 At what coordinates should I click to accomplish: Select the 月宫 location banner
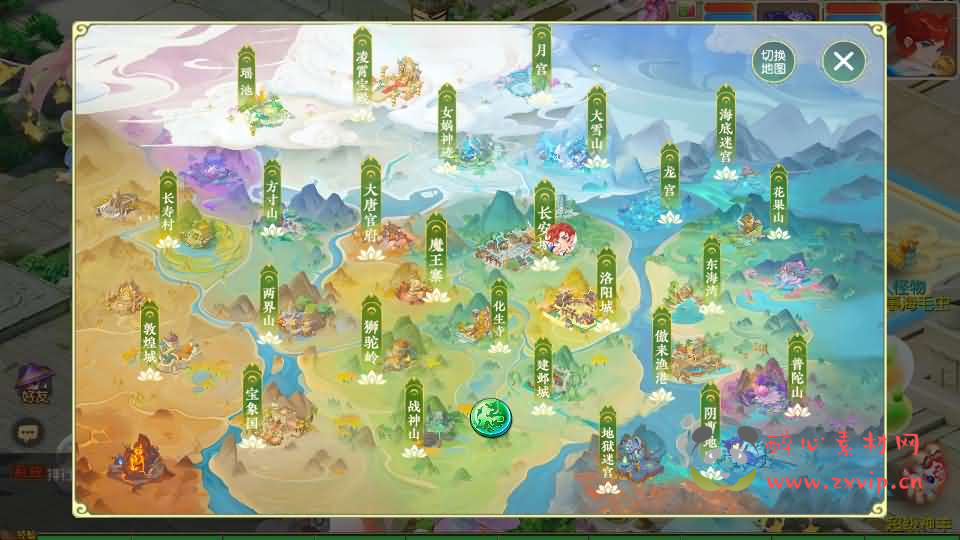click(x=541, y=60)
